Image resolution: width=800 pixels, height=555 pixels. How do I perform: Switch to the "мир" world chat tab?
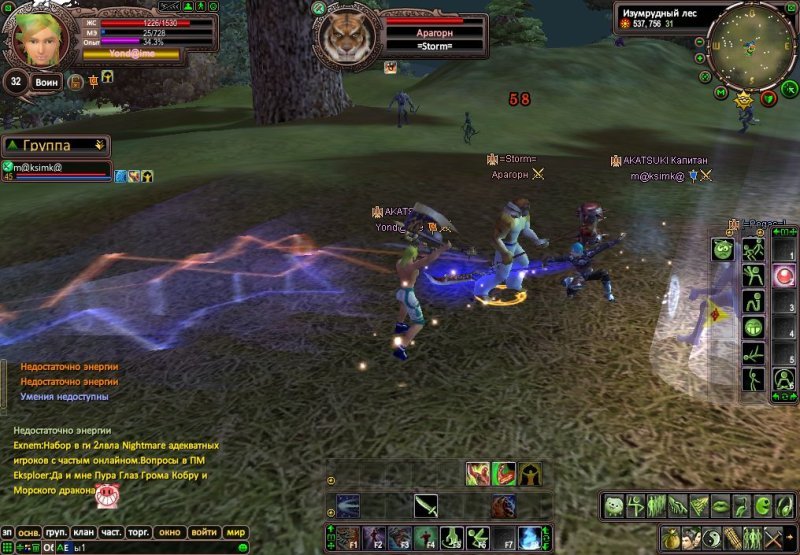(236, 532)
